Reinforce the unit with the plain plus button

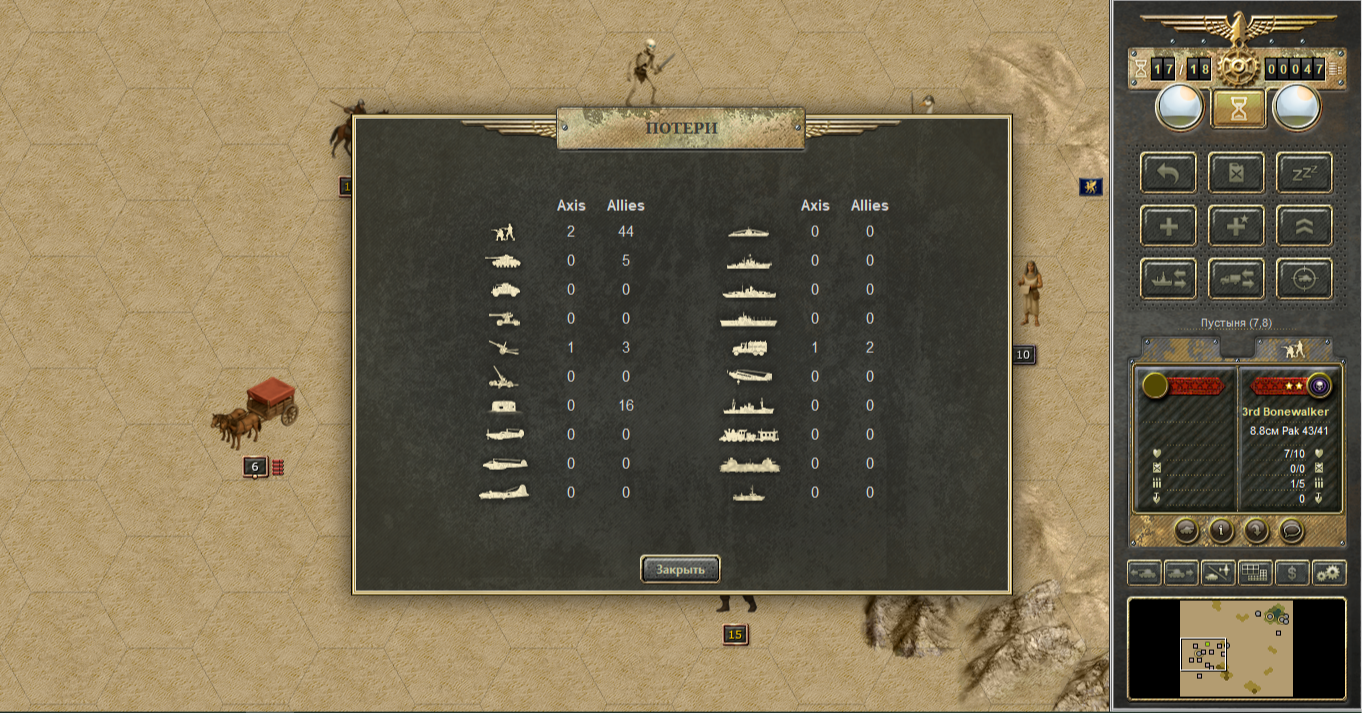pyautogui.click(x=1168, y=226)
